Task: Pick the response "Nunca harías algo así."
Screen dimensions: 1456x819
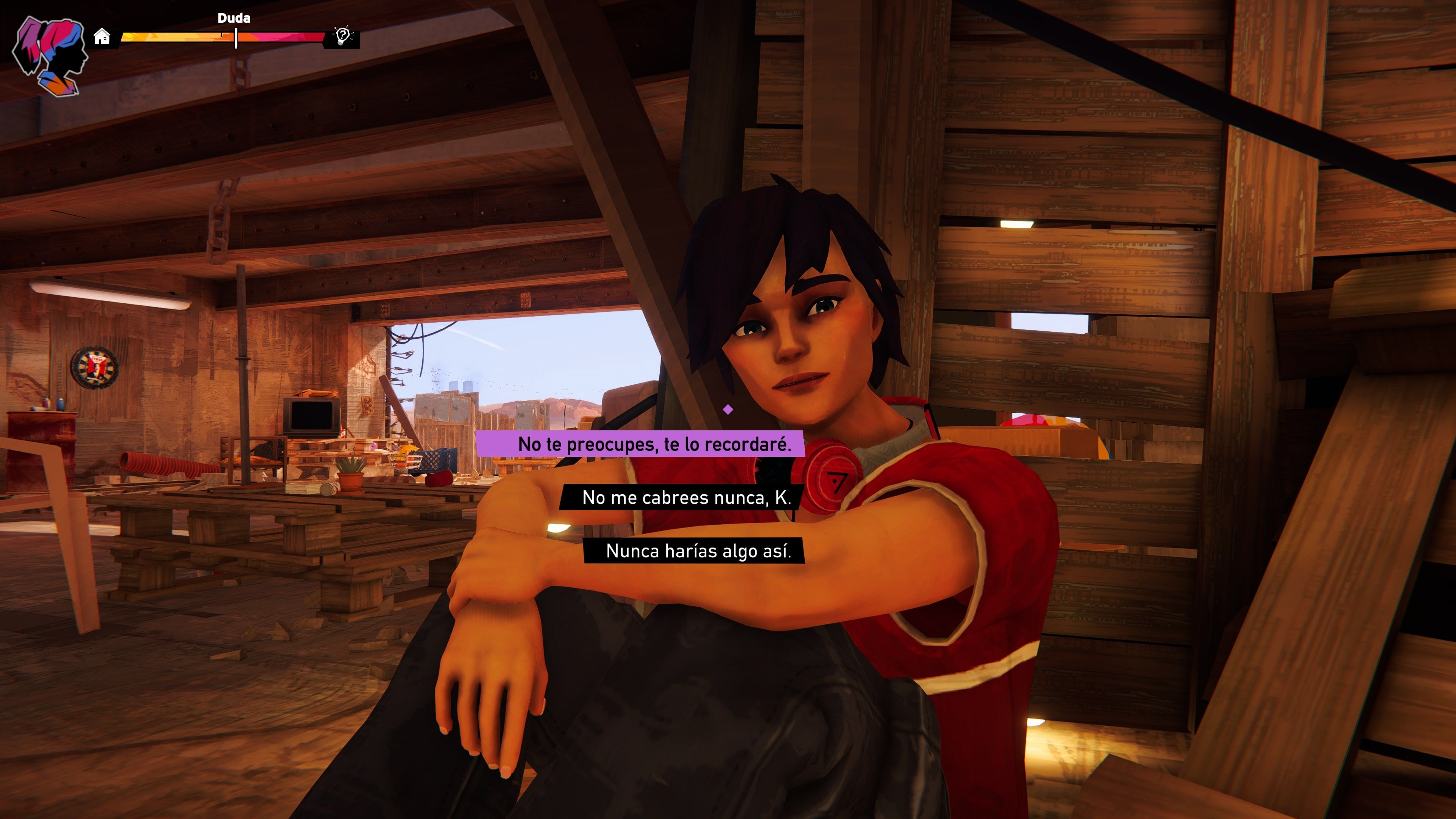Action: [698, 551]
